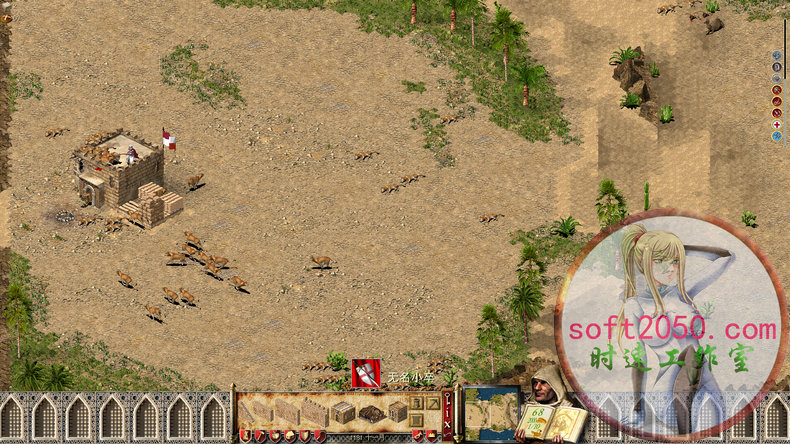The width and height of the screenshot is (790, 444).
Task: Select the armoury building icon
Action: (398, 411)
